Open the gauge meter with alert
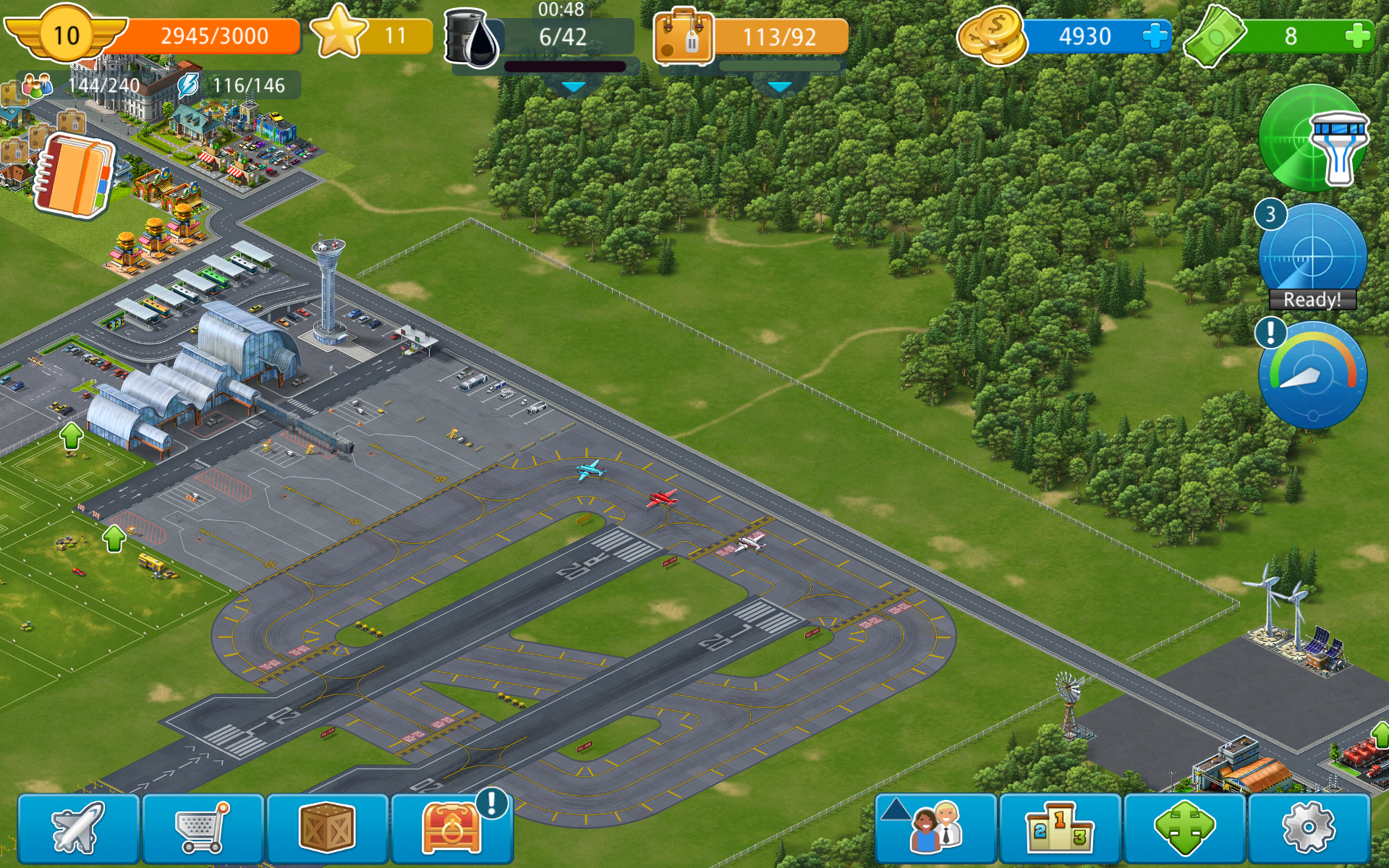1389x868 pixels. [x=1312, y=375]
